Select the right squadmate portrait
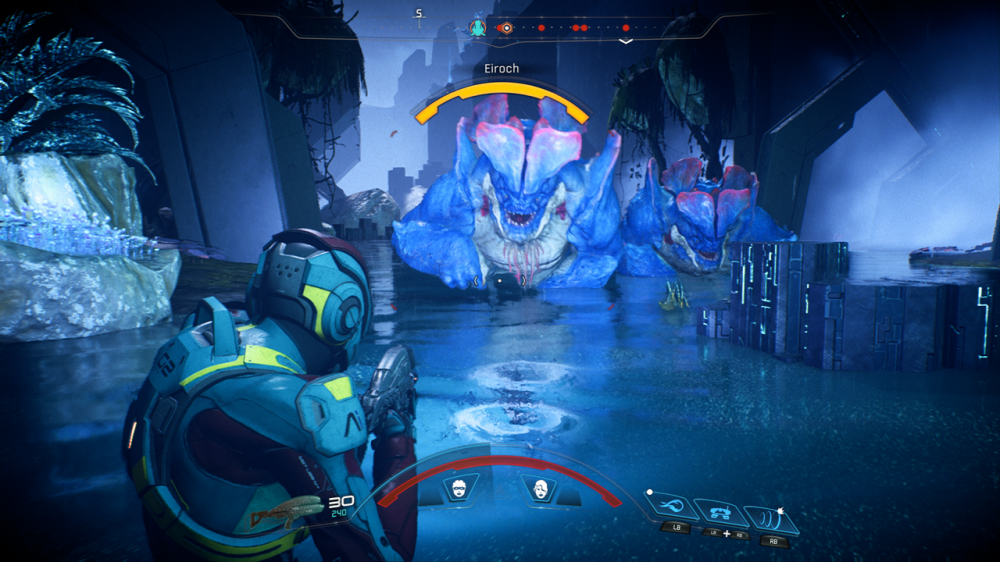The height and width of the screenshot is (562, 1000). tap(541, 490)
